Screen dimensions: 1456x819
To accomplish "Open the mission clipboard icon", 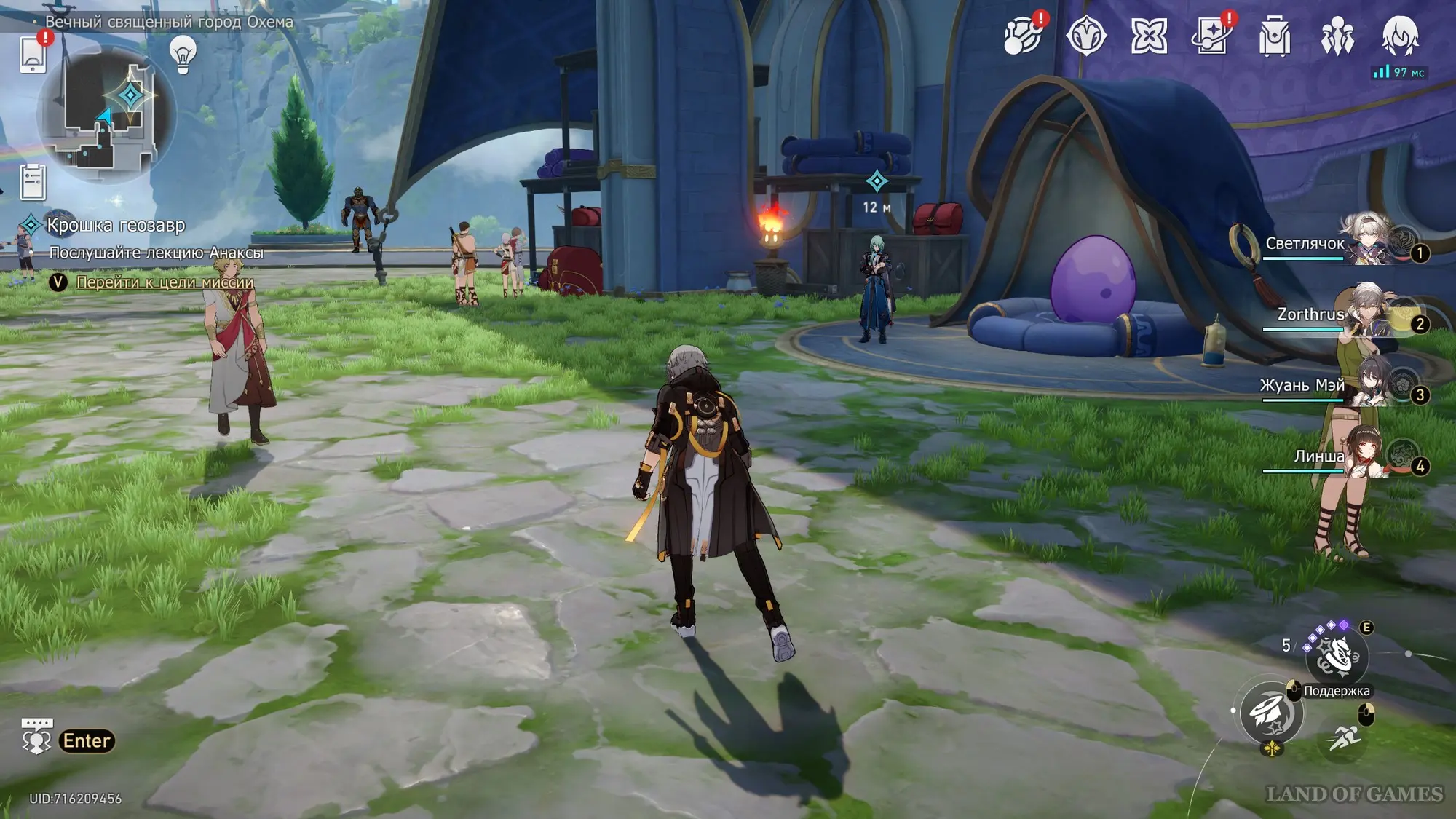I will [33, 182].
